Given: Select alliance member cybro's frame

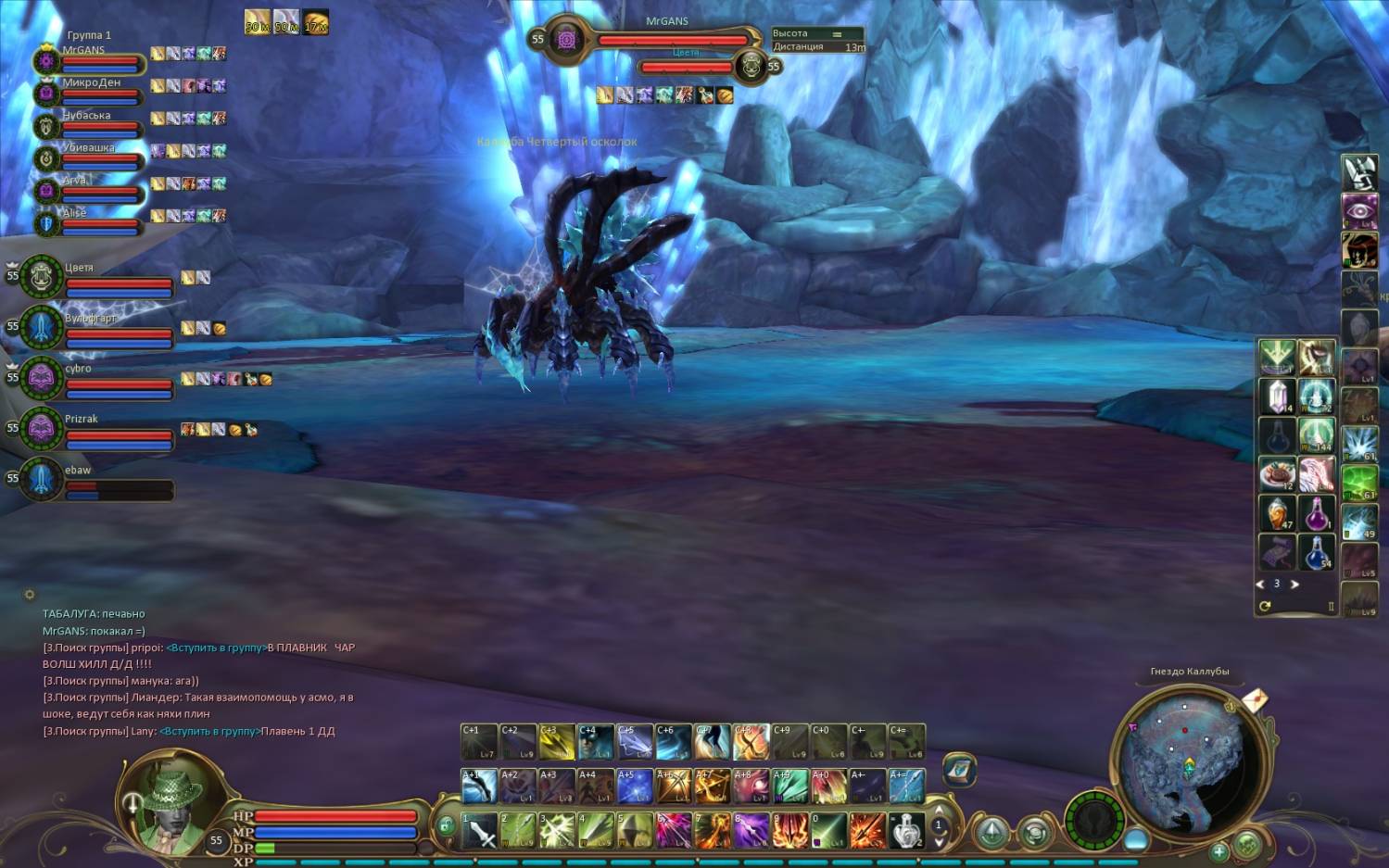Looking at the screenshot, I should coord(93,378).
